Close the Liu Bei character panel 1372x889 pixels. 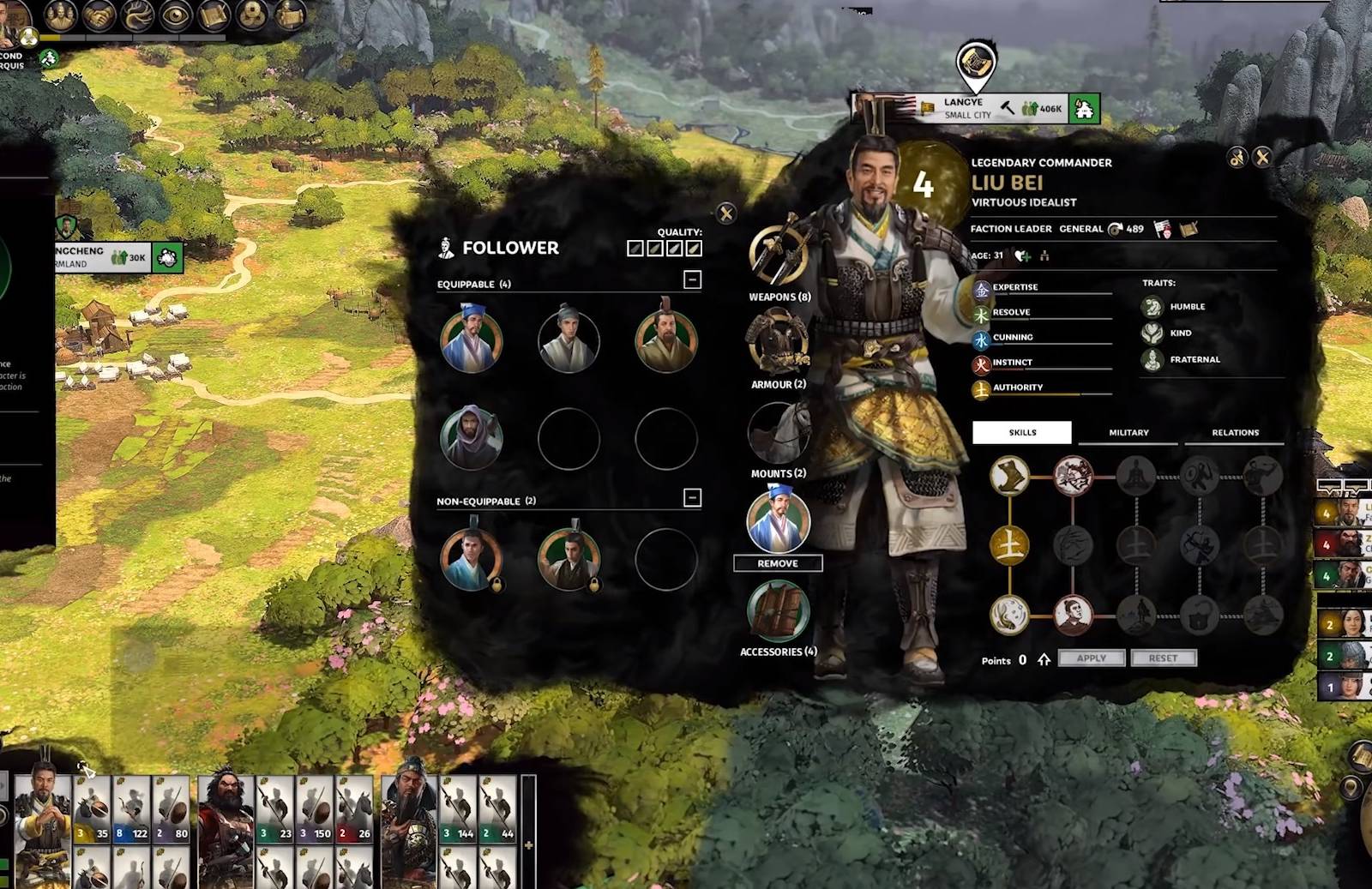[1262, 157]
